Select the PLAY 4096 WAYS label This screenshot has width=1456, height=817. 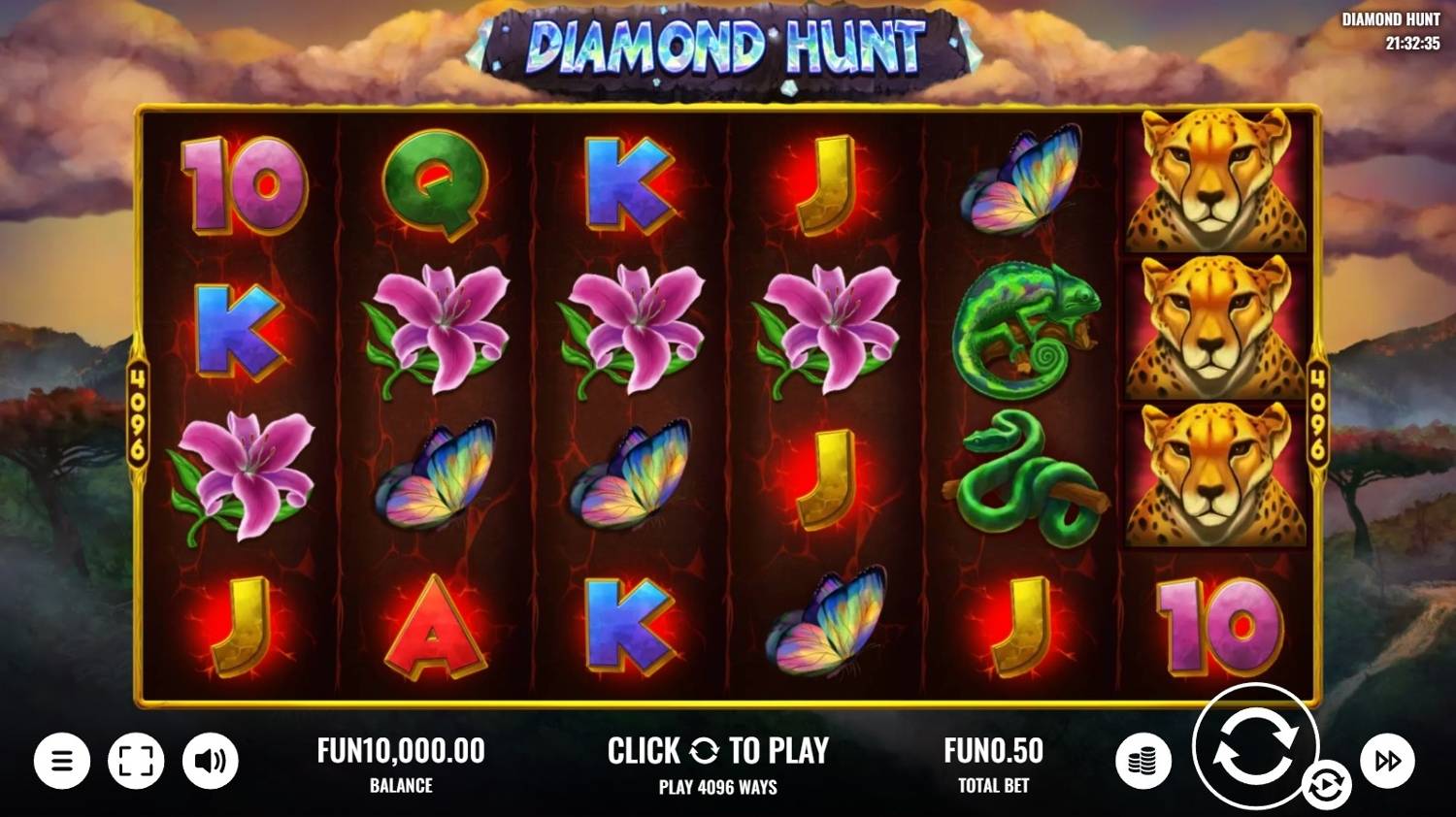pos(718,787)
